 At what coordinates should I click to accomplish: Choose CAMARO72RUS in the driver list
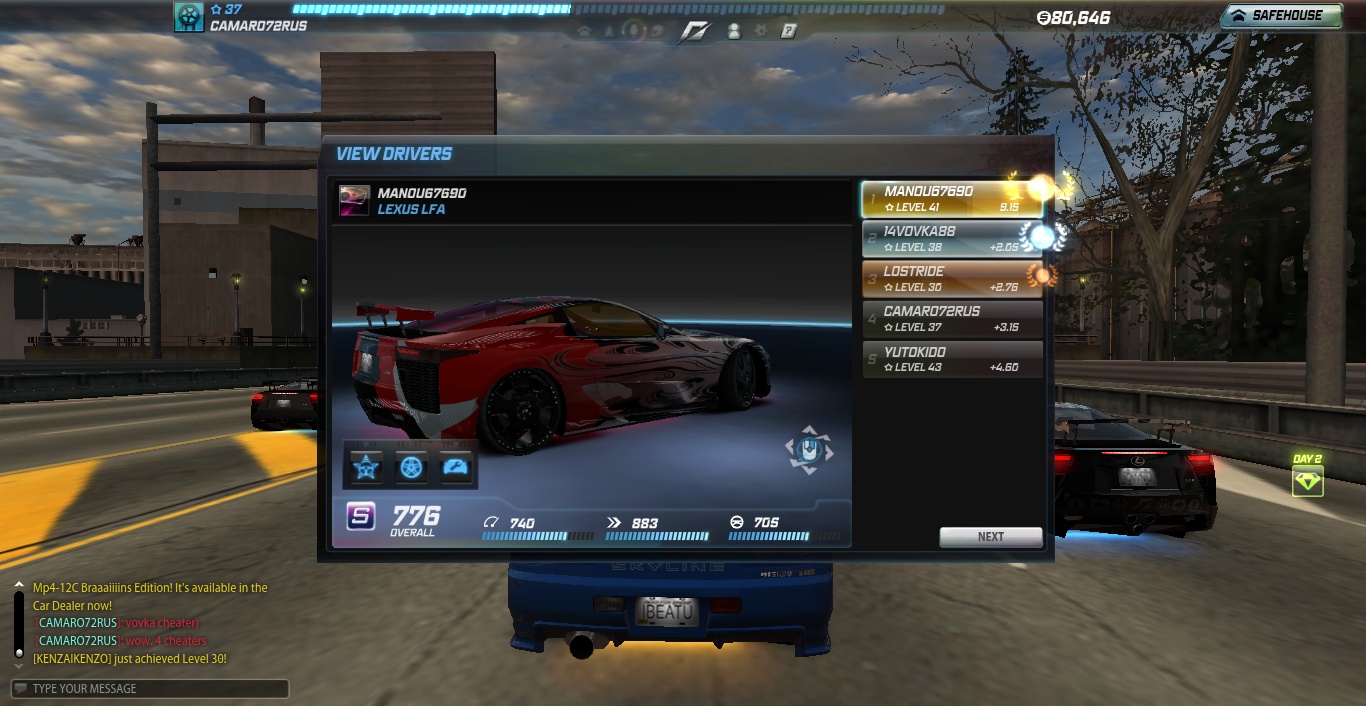(x=951, y=319)
